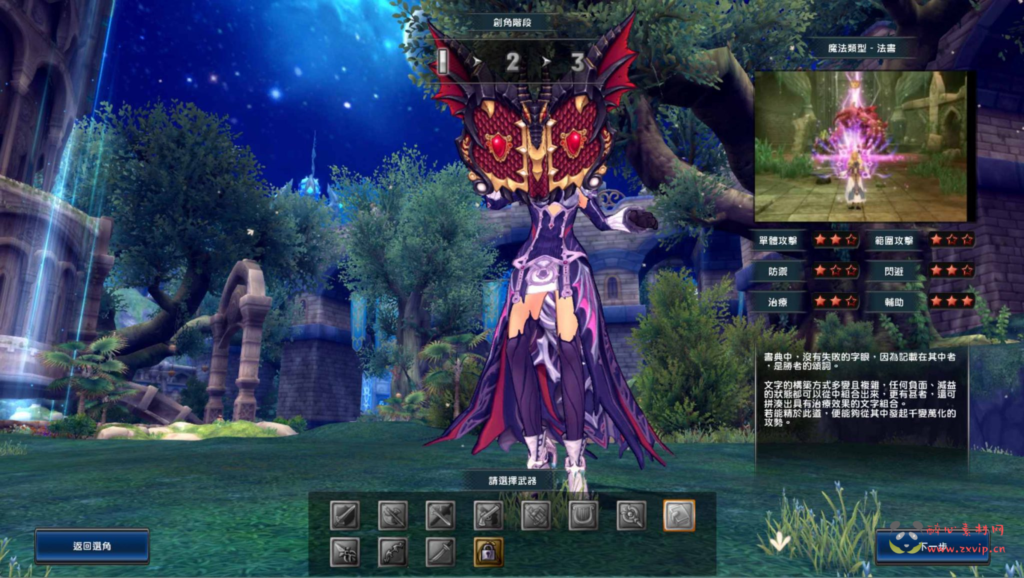Proceed with the 下一步 next button
The height and width of the screenshot is (578, 1024).
931,547
